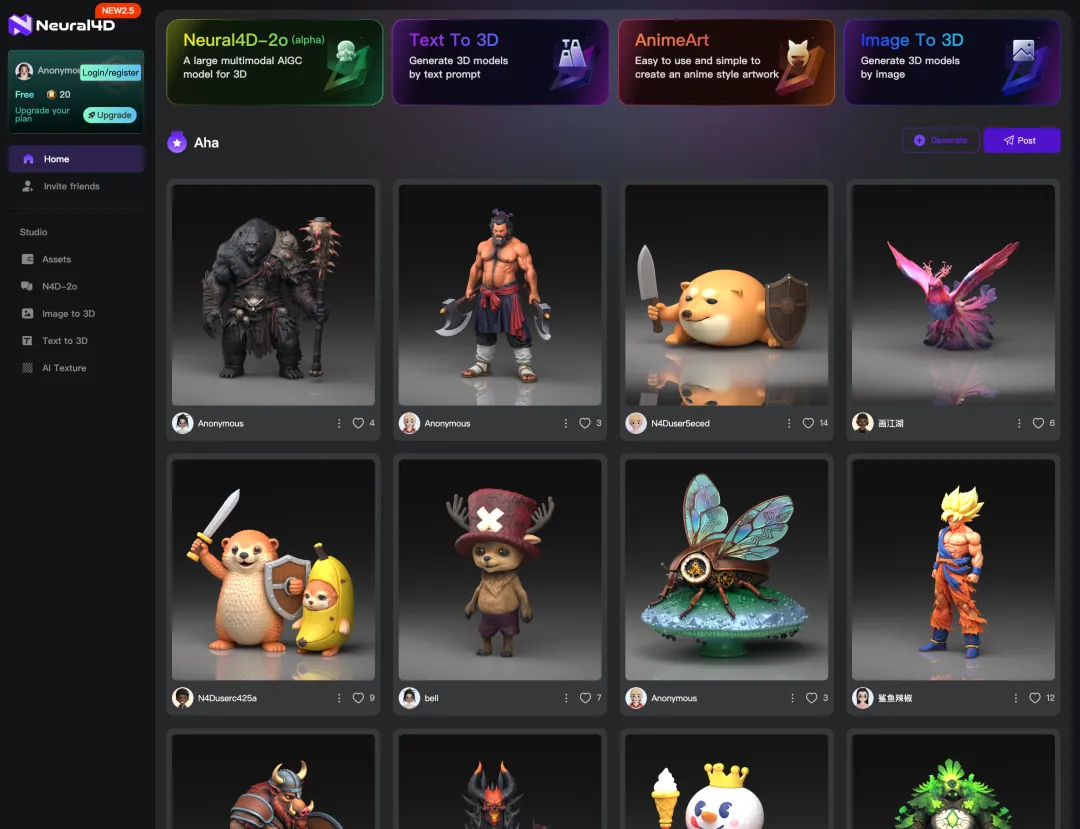1080x829 pixels.
Task: Open the Assets section
Action: pos(56,259)
